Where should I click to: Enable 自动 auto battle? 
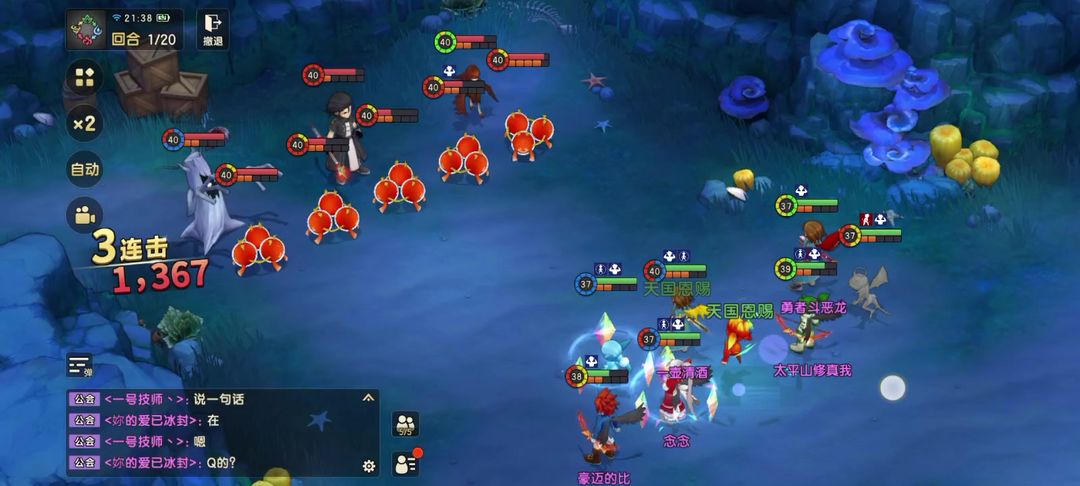85,169
